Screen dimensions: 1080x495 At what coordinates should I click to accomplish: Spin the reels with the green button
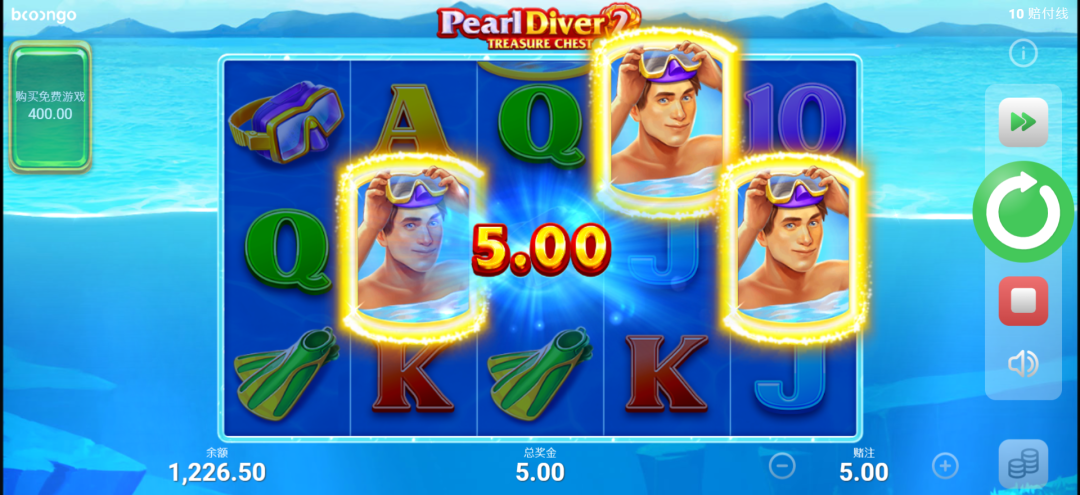(x=1023, y=211)
